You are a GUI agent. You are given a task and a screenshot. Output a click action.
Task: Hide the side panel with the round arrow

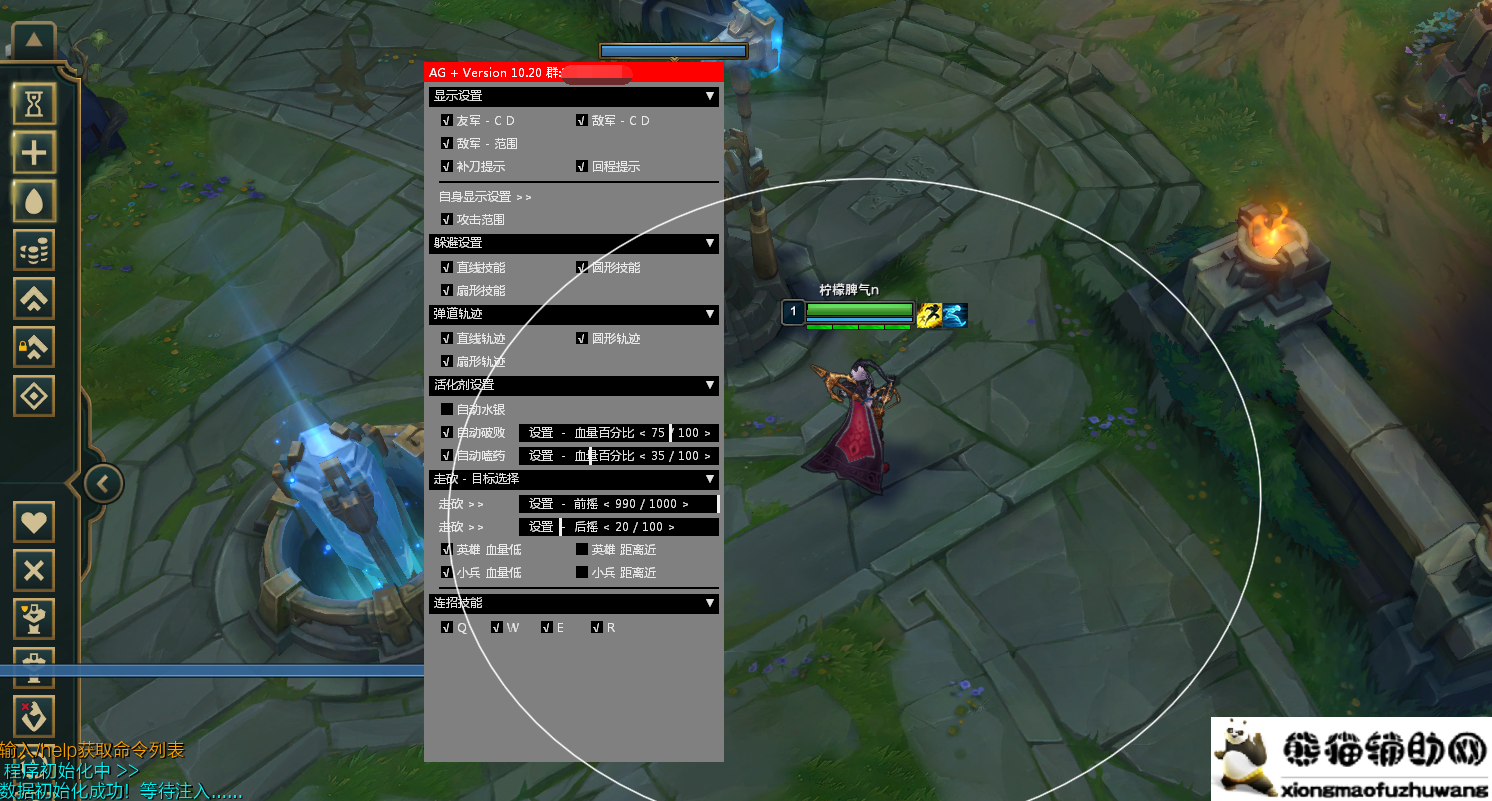(103, 485)
